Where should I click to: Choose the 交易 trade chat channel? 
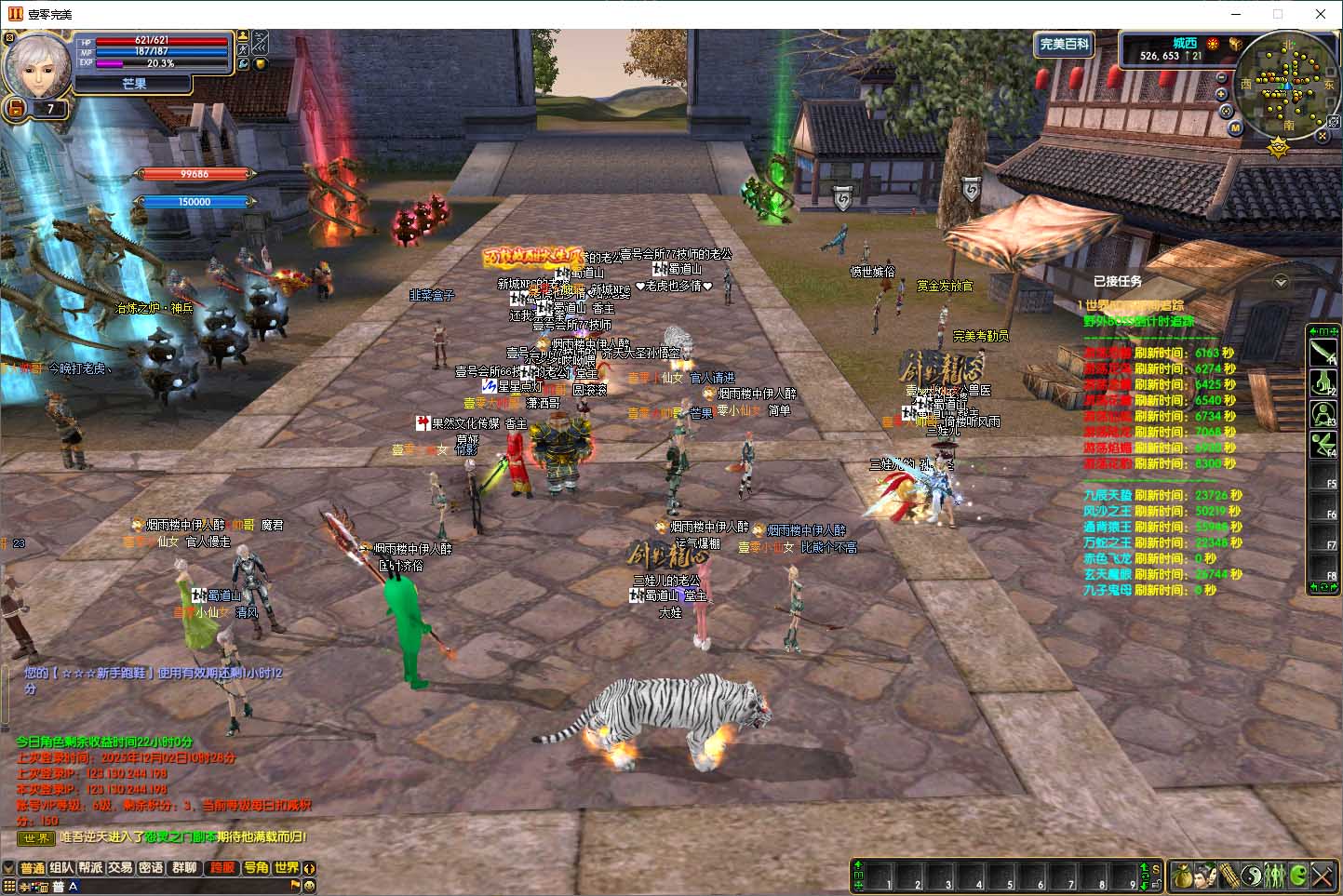pyautogui.click(x=120, y=868)
